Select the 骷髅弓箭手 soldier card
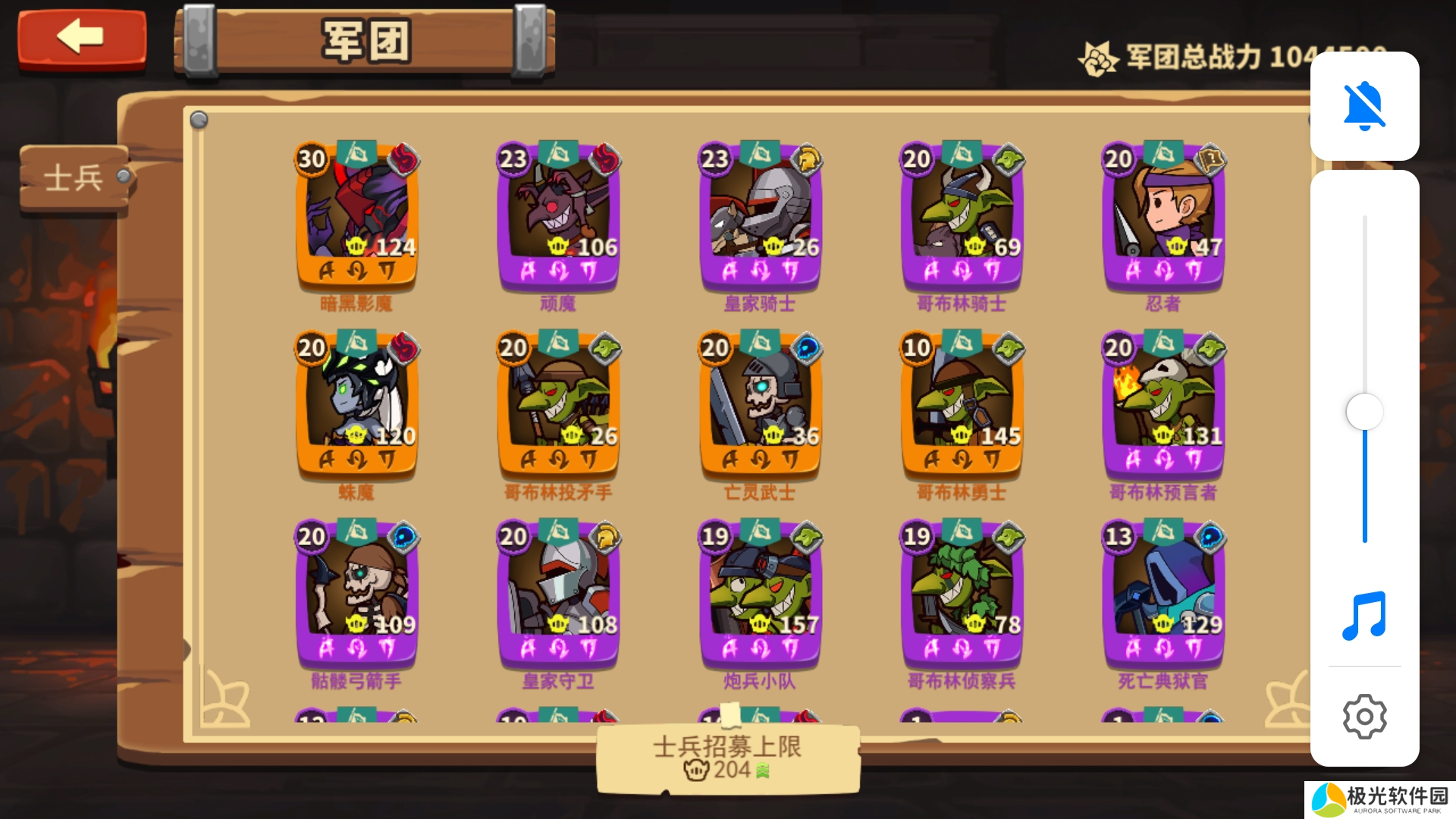The width and height of the screenshot is (1456, 819). click(x=356, y=595)
